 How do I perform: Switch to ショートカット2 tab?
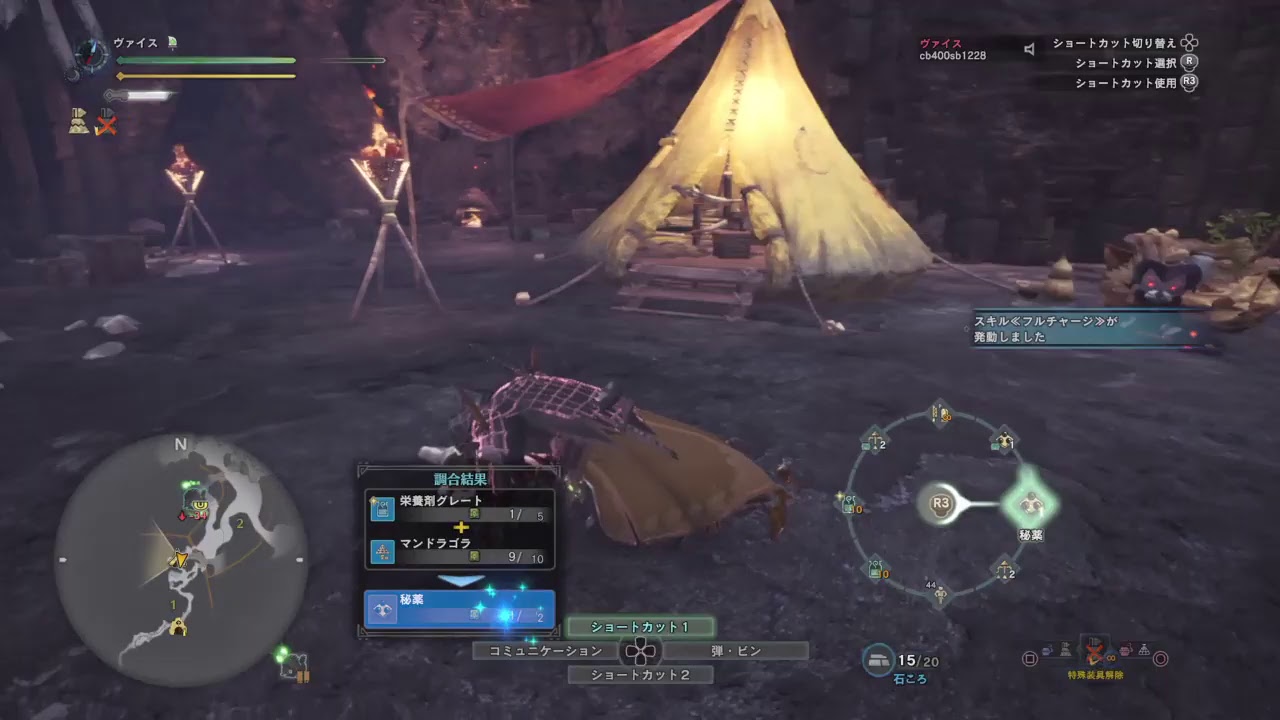click(x=640, y=675)
